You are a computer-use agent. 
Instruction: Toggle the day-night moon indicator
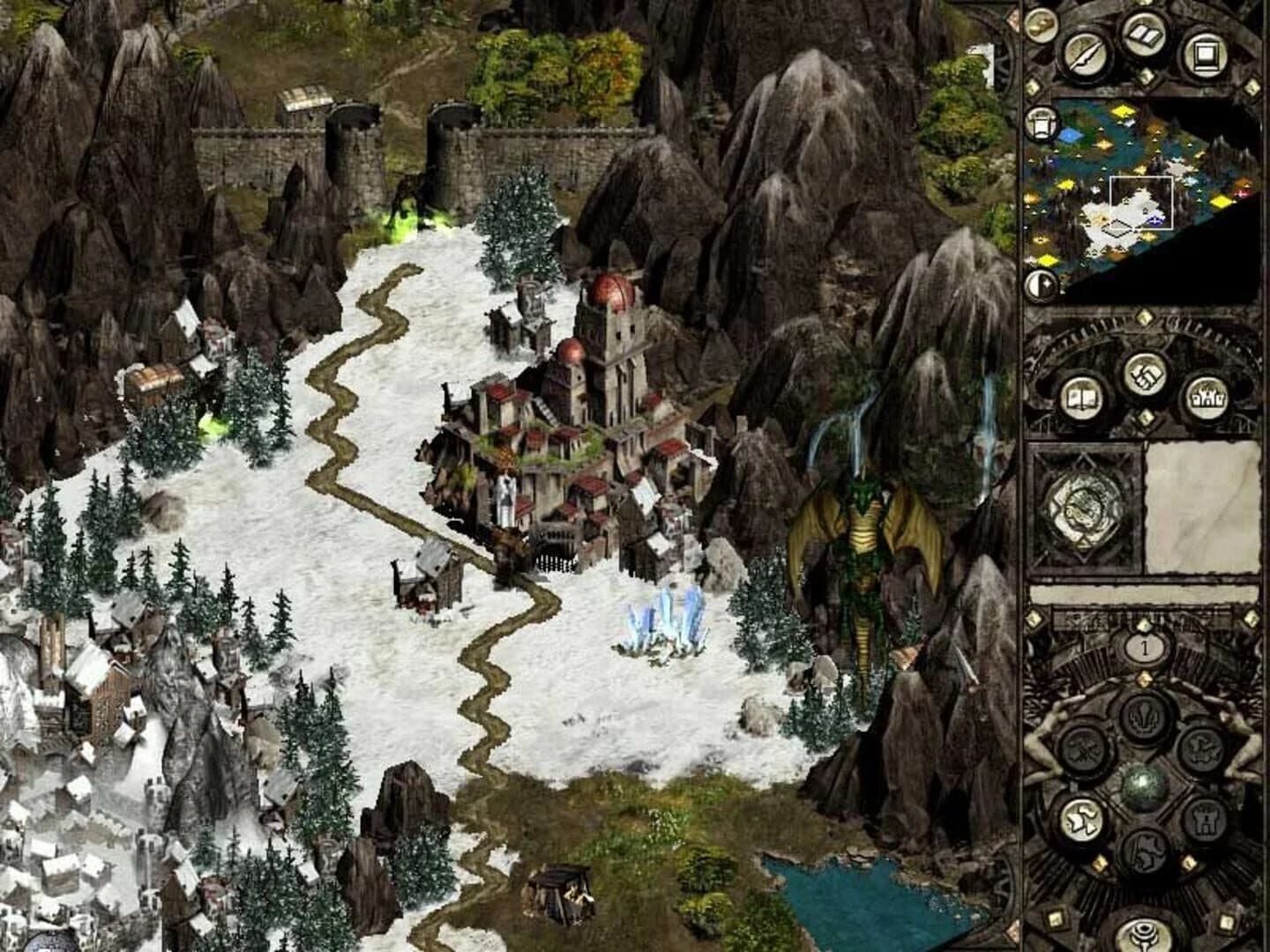[x=1039, y=282]
